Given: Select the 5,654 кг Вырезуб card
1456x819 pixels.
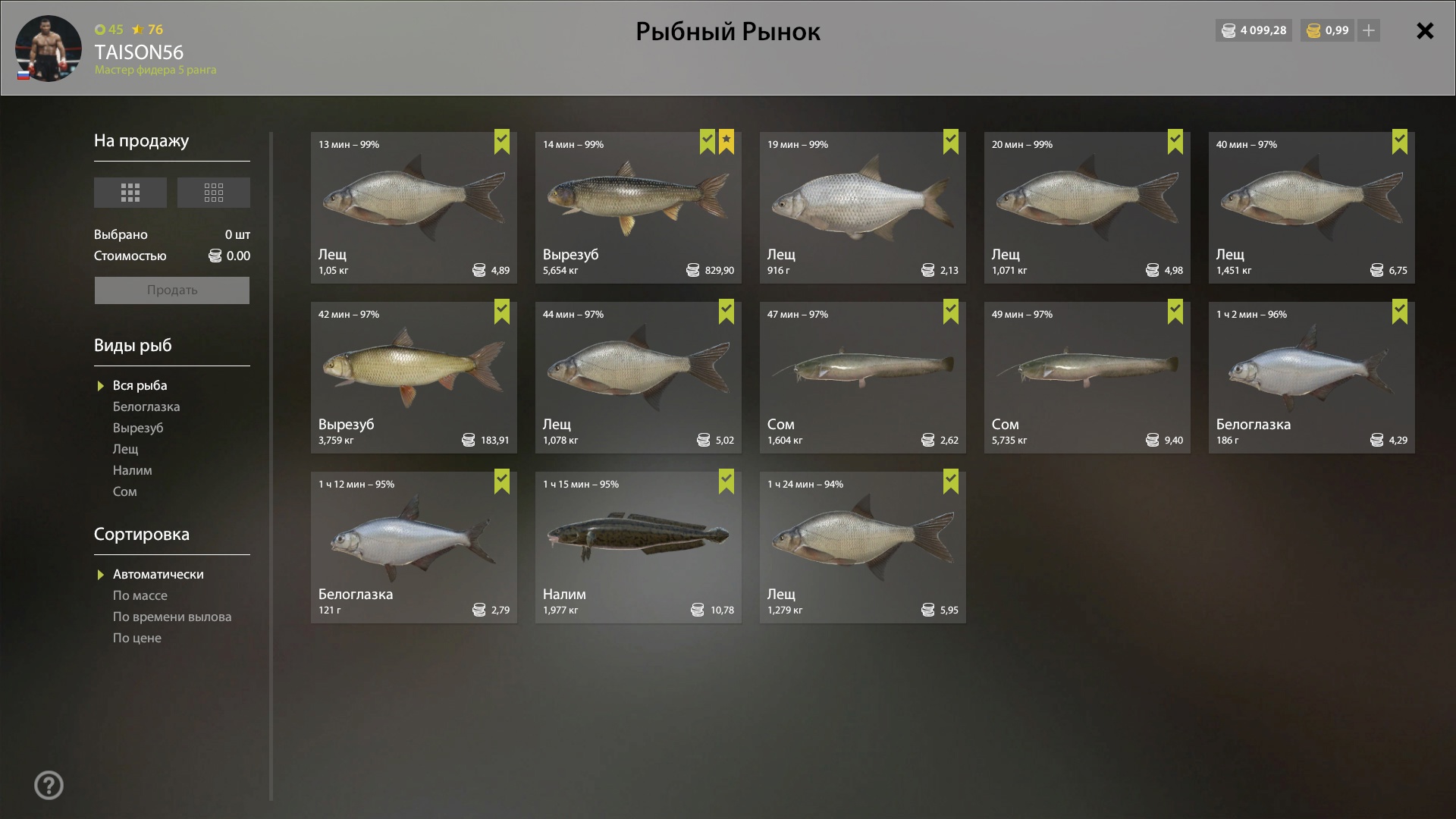Looking at the screenshot, I should coord(638,208).
